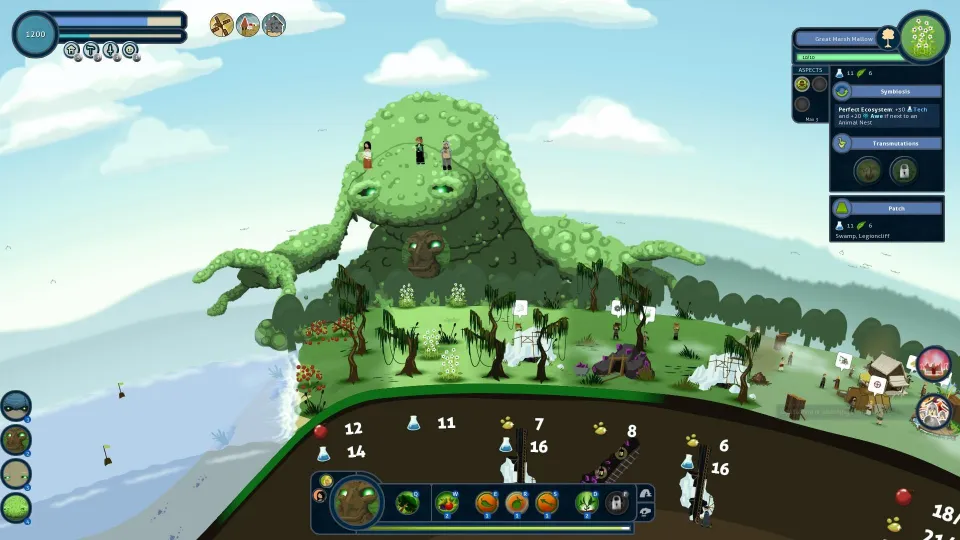Click the Great Marsh Mallow flower portrait

(x=923, y=37)
